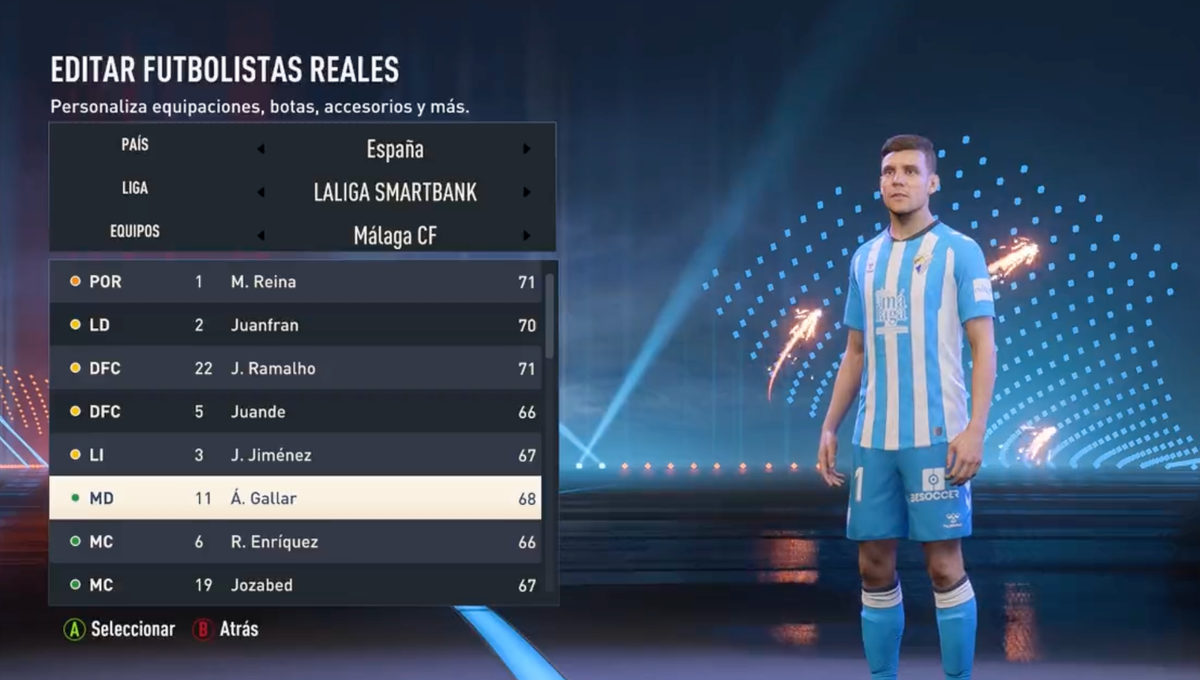Go to previous league before LALIGA SMARTBANK
The width and height of the screenshot is (1200, 680).
[x=261, y=193]
